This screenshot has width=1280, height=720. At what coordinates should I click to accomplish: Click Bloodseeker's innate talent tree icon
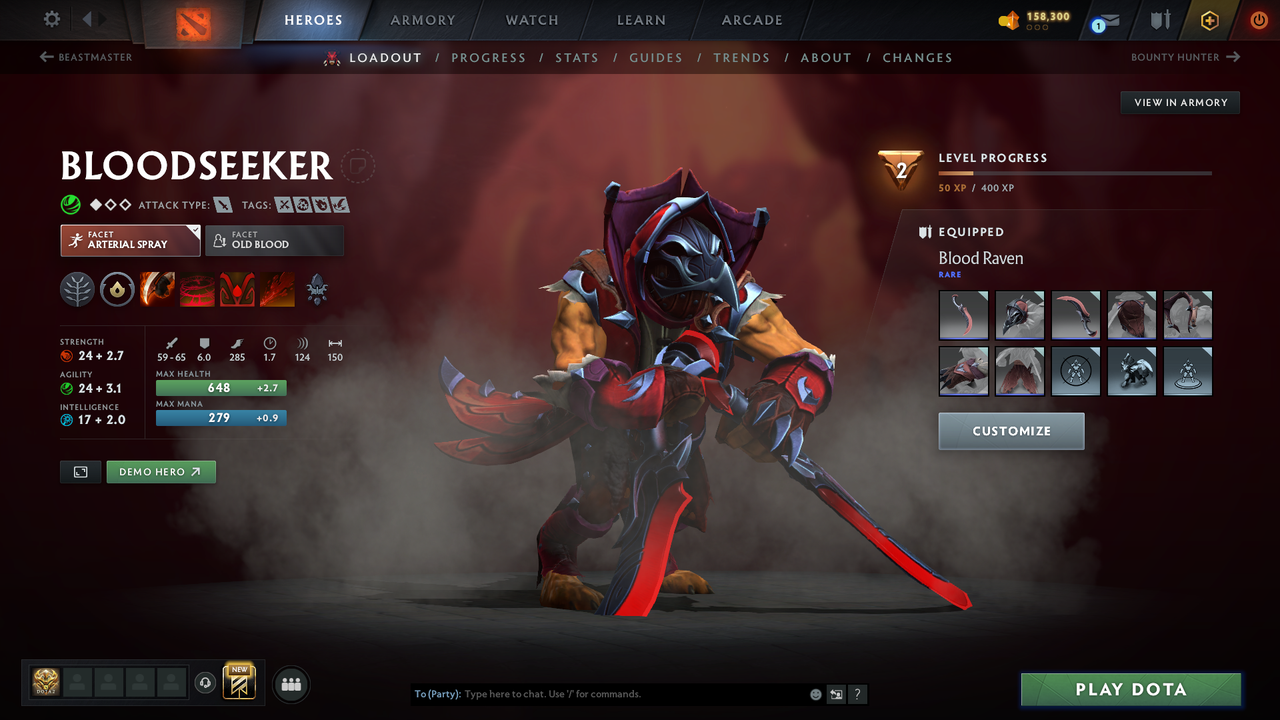point(78,290)
